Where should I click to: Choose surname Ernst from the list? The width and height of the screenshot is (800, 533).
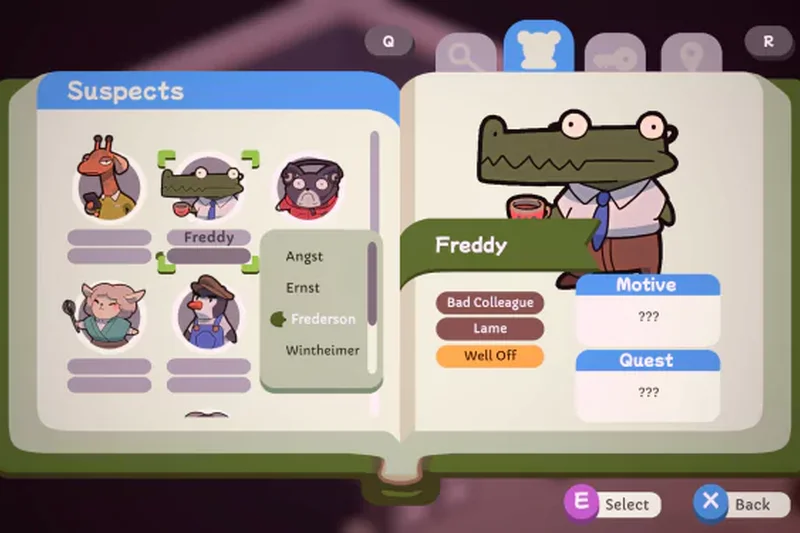[303, 287]
